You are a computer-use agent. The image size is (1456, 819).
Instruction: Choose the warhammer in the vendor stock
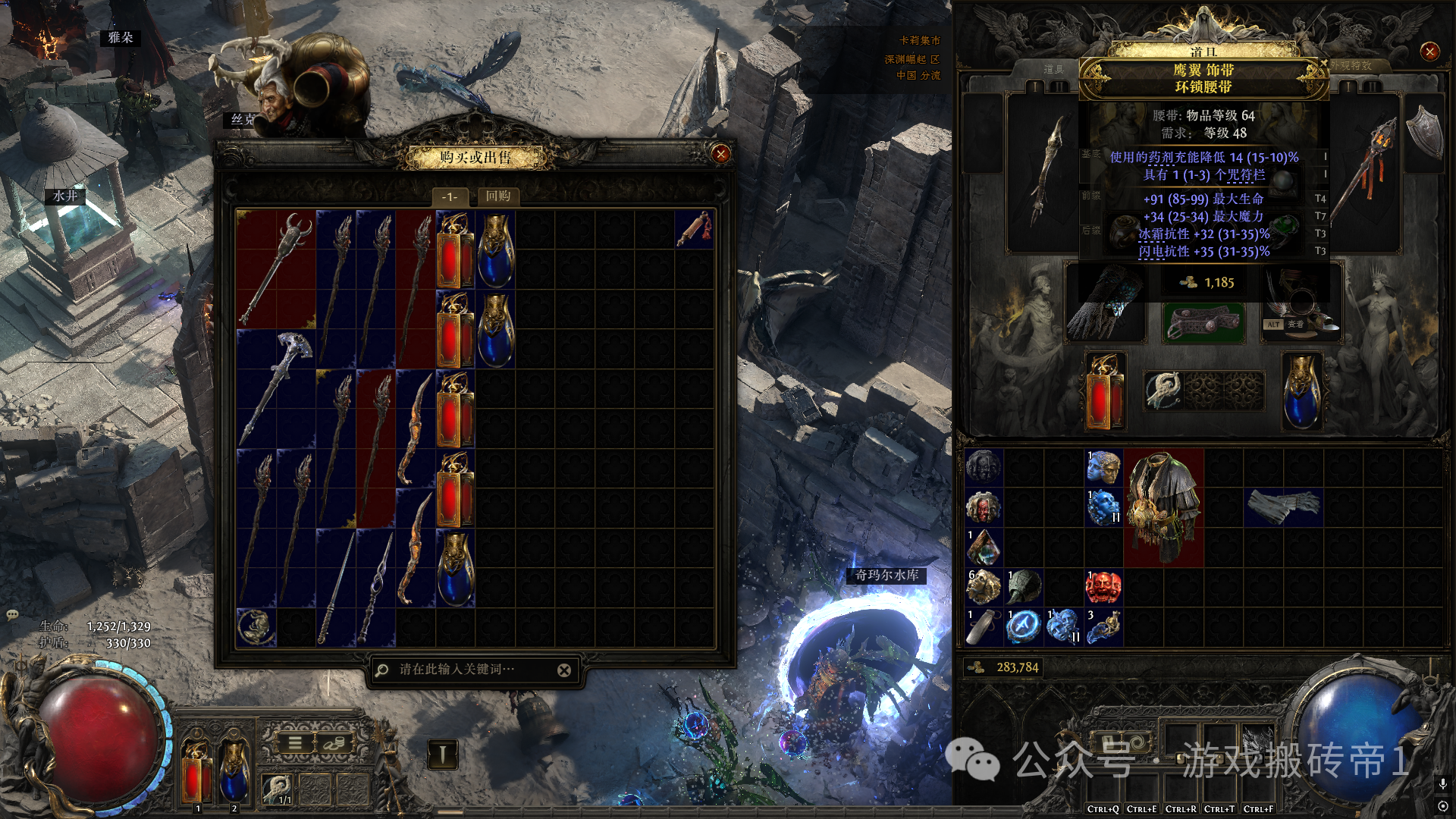pyautogui.click(x=276, y=388)
